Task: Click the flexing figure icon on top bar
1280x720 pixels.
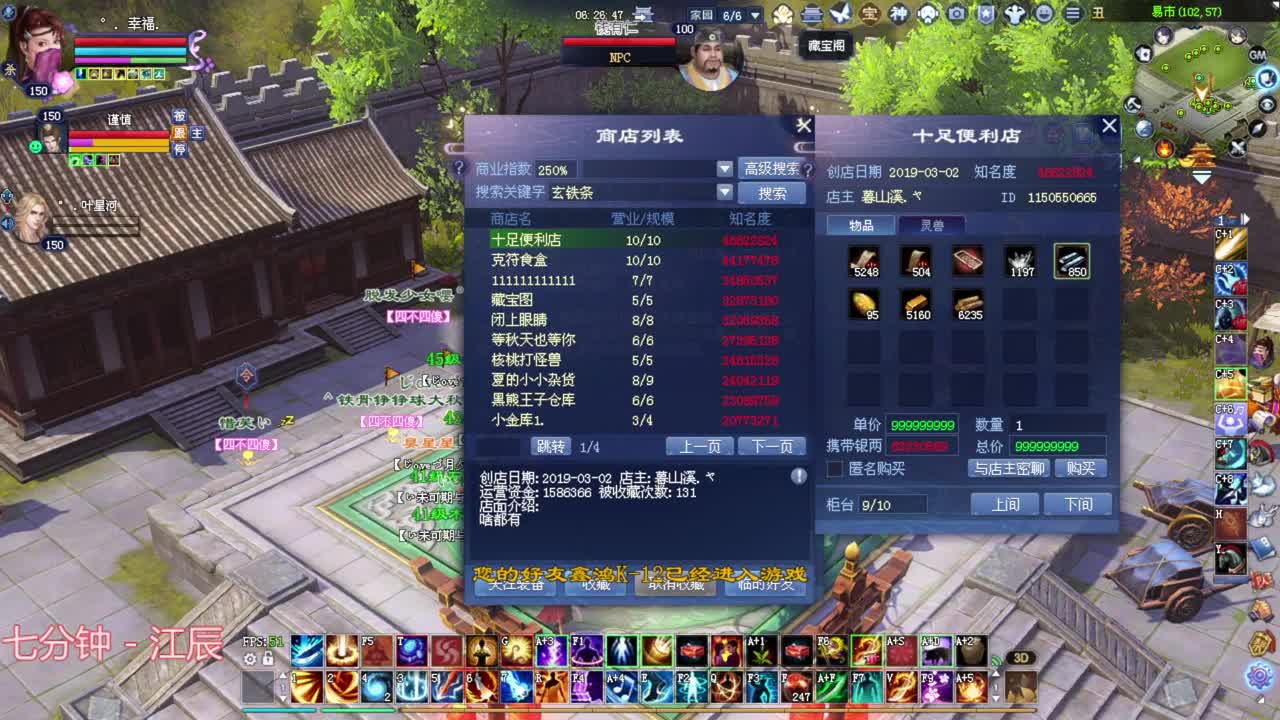Action: [x=1014, y=14]
